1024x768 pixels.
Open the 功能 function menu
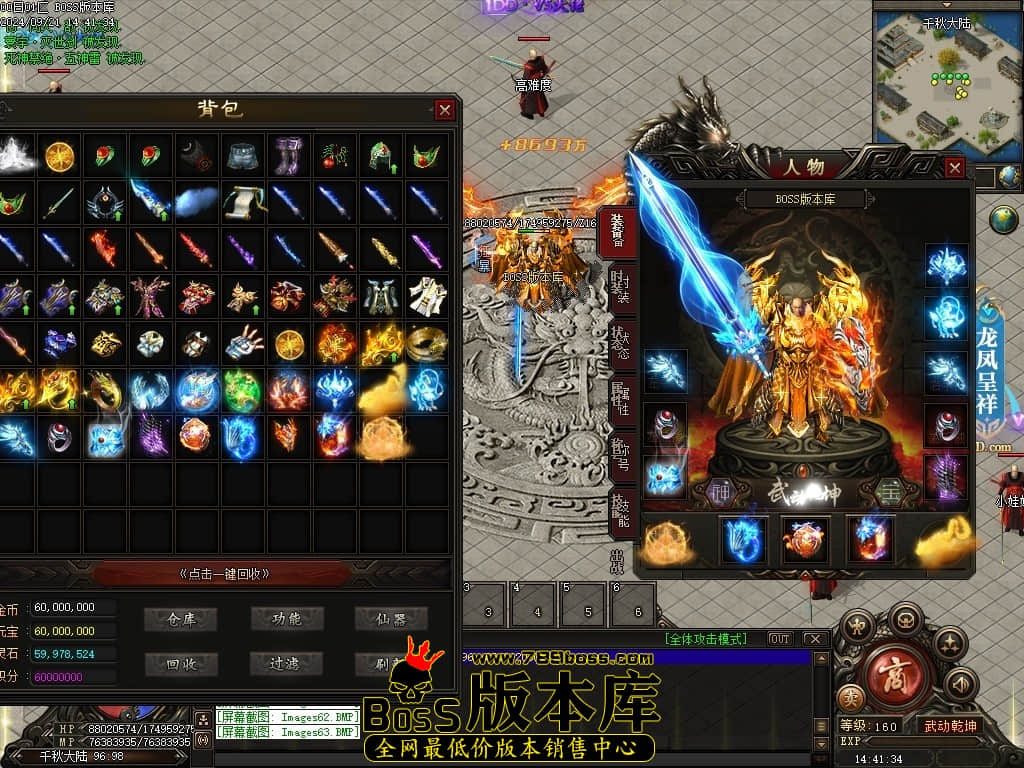286,619
